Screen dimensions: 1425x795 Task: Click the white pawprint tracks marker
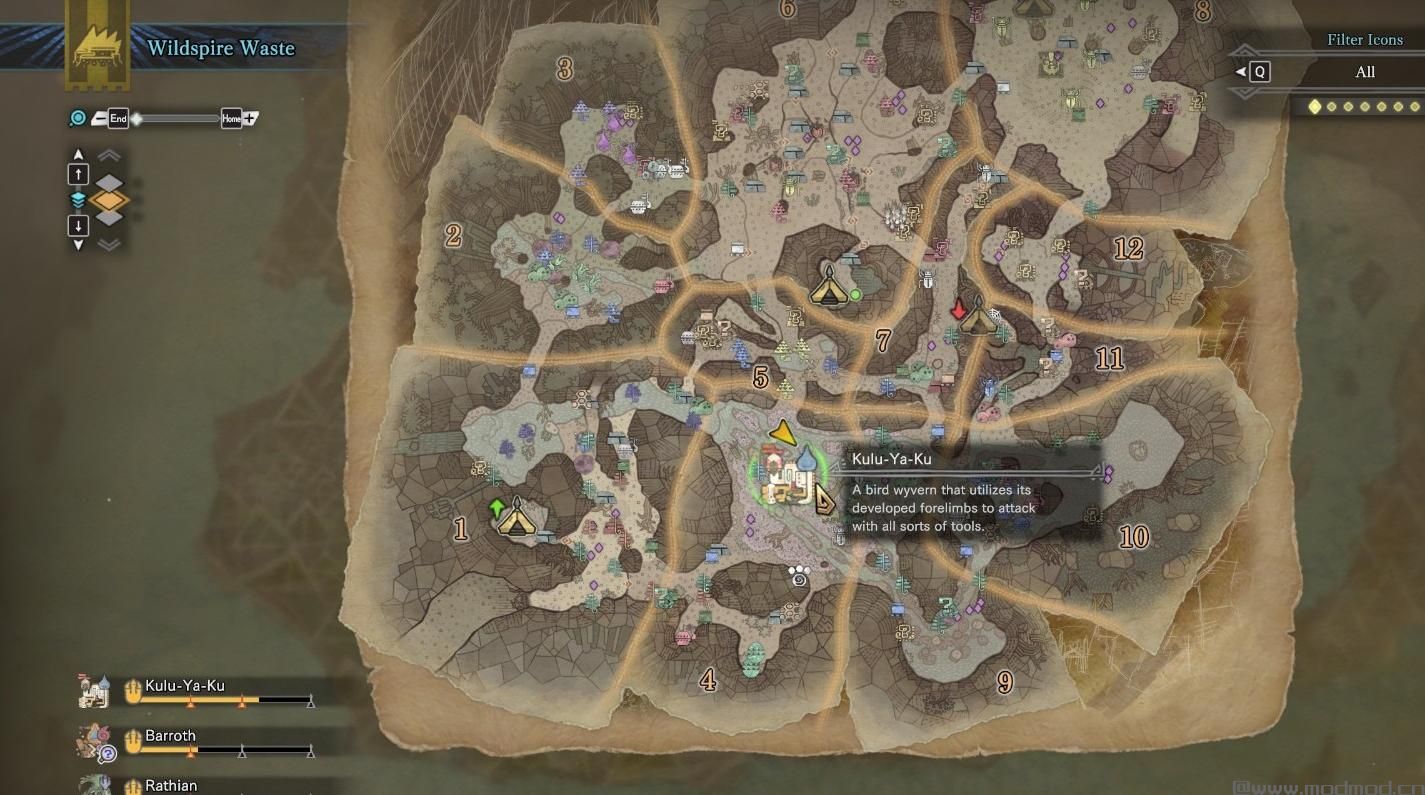pos(798,575)
